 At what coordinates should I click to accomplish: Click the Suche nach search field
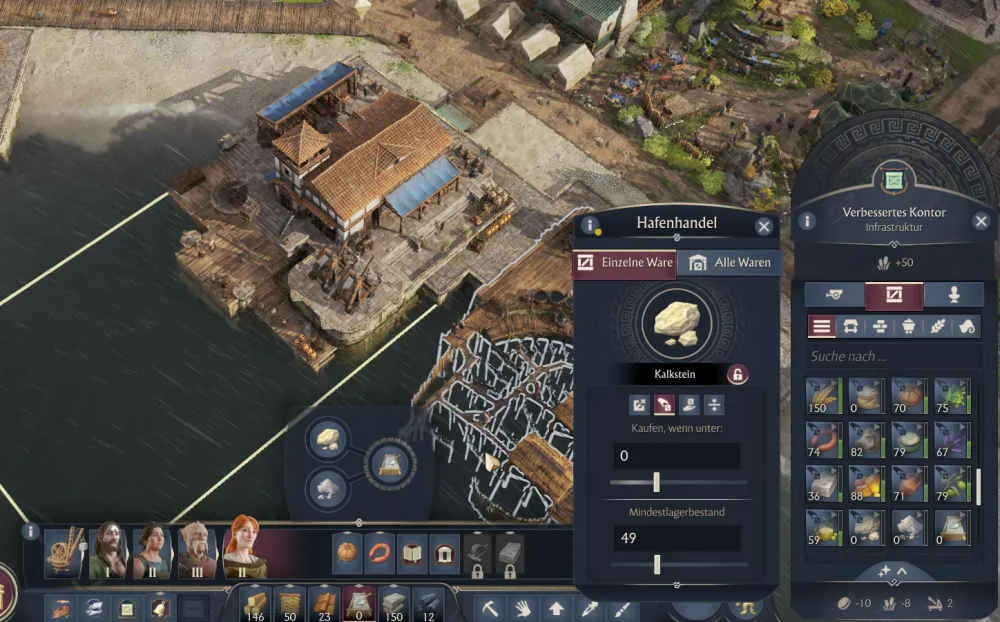890,356
